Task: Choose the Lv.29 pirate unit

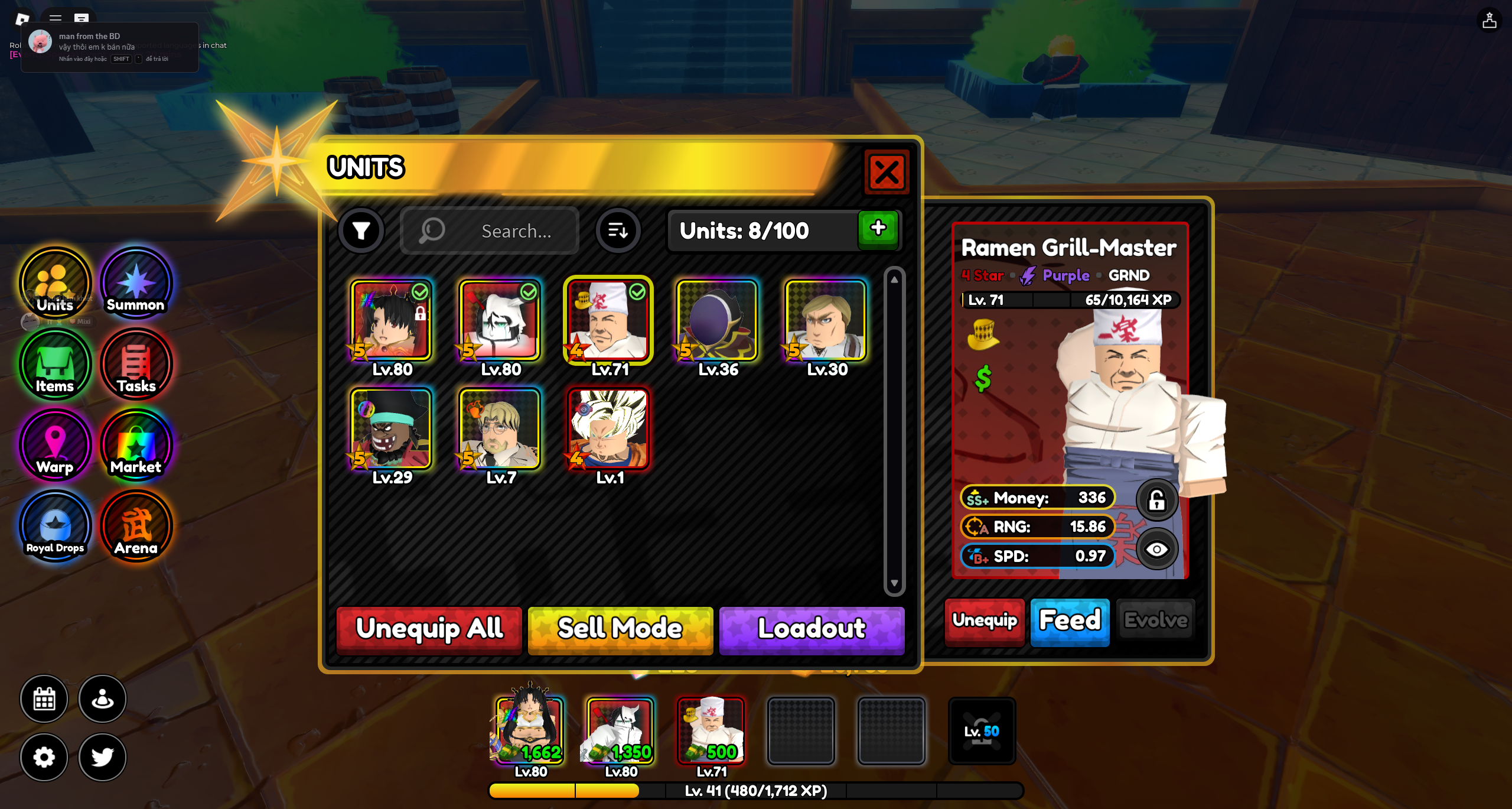Action: point(391,429)
